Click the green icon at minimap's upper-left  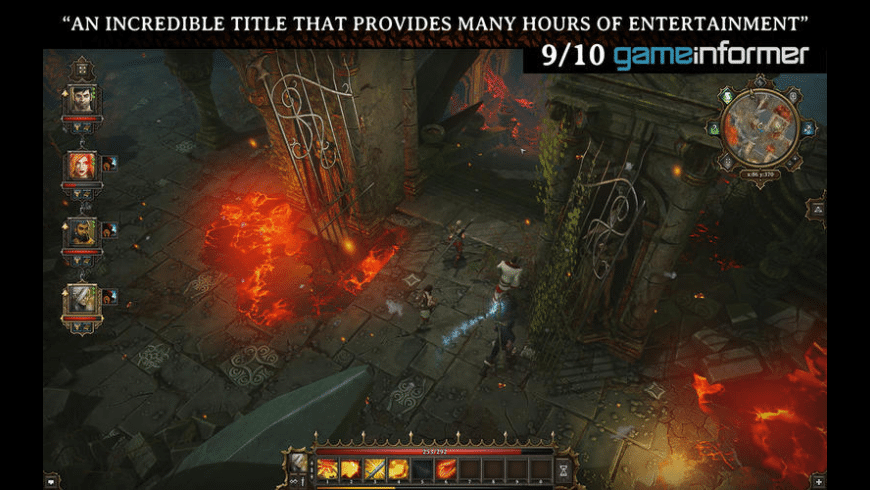click(x=724, y=97)
